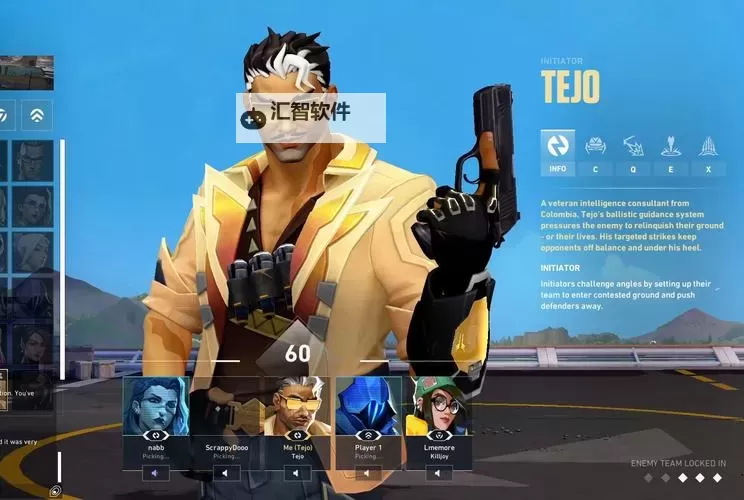Display Tejo's X ultimate ability
Viewport: 744px width, 500px height.
coord(708,152)
